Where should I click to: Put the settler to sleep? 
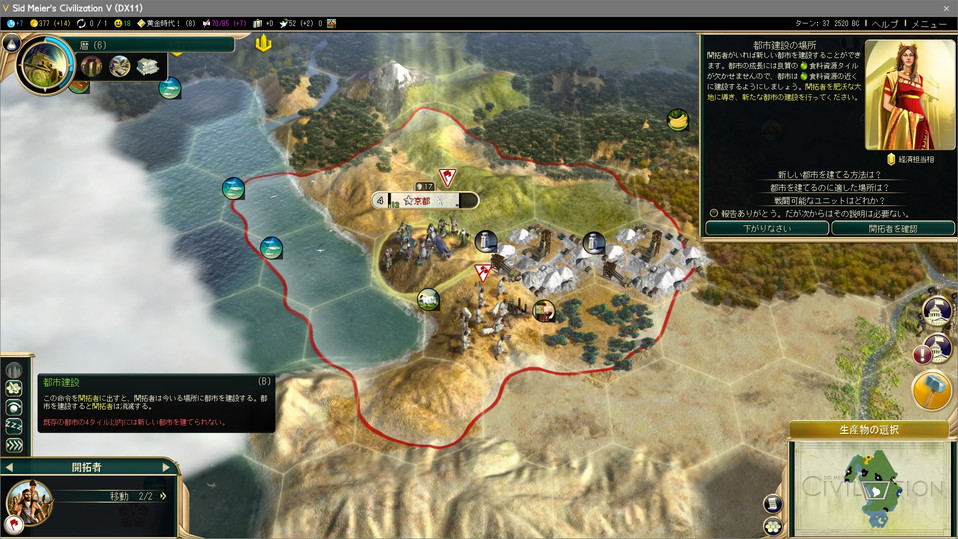14,427
